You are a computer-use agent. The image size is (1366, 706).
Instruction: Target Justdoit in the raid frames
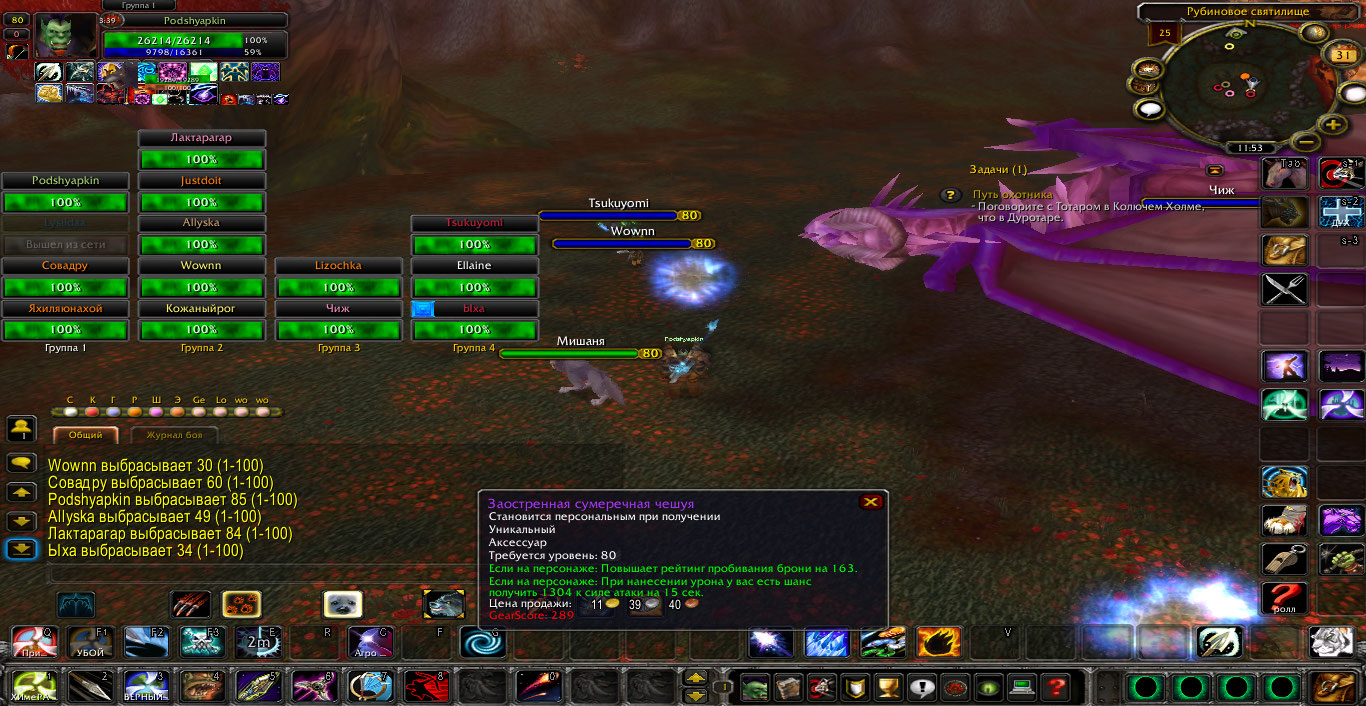201,181
